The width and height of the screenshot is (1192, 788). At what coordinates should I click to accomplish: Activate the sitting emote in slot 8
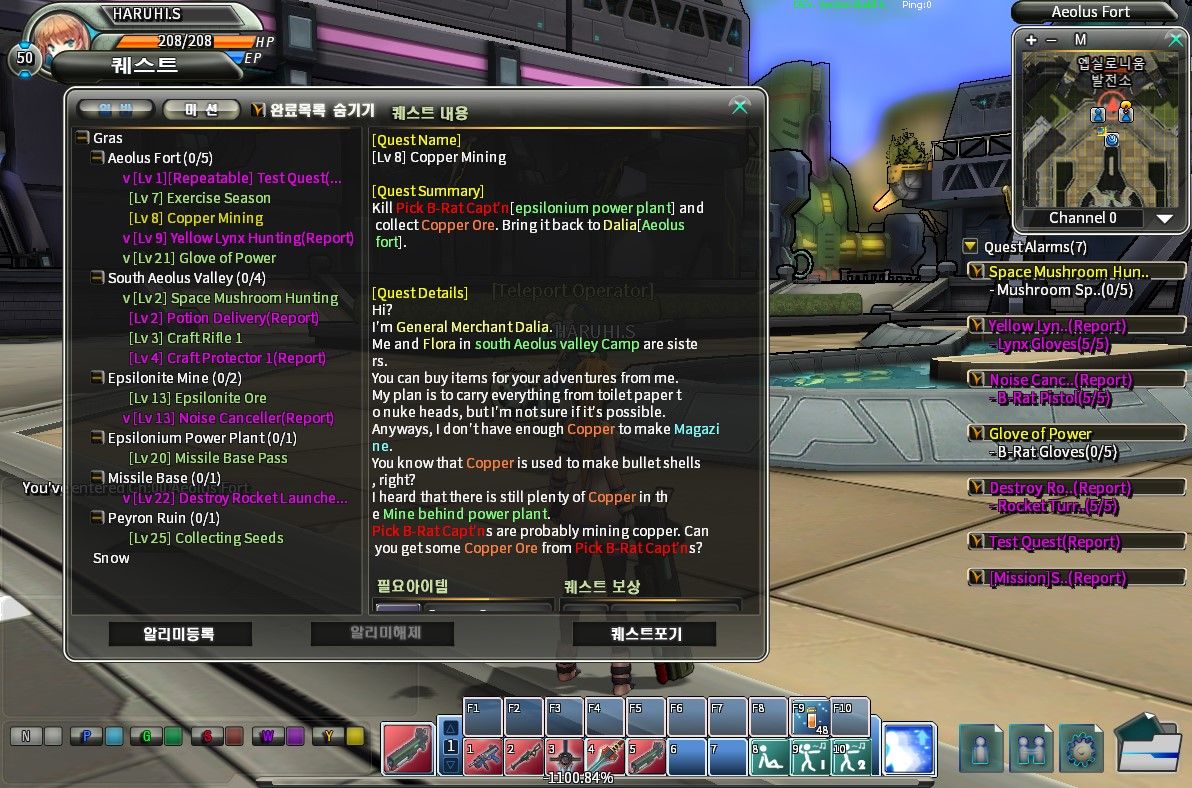(768, 756)
